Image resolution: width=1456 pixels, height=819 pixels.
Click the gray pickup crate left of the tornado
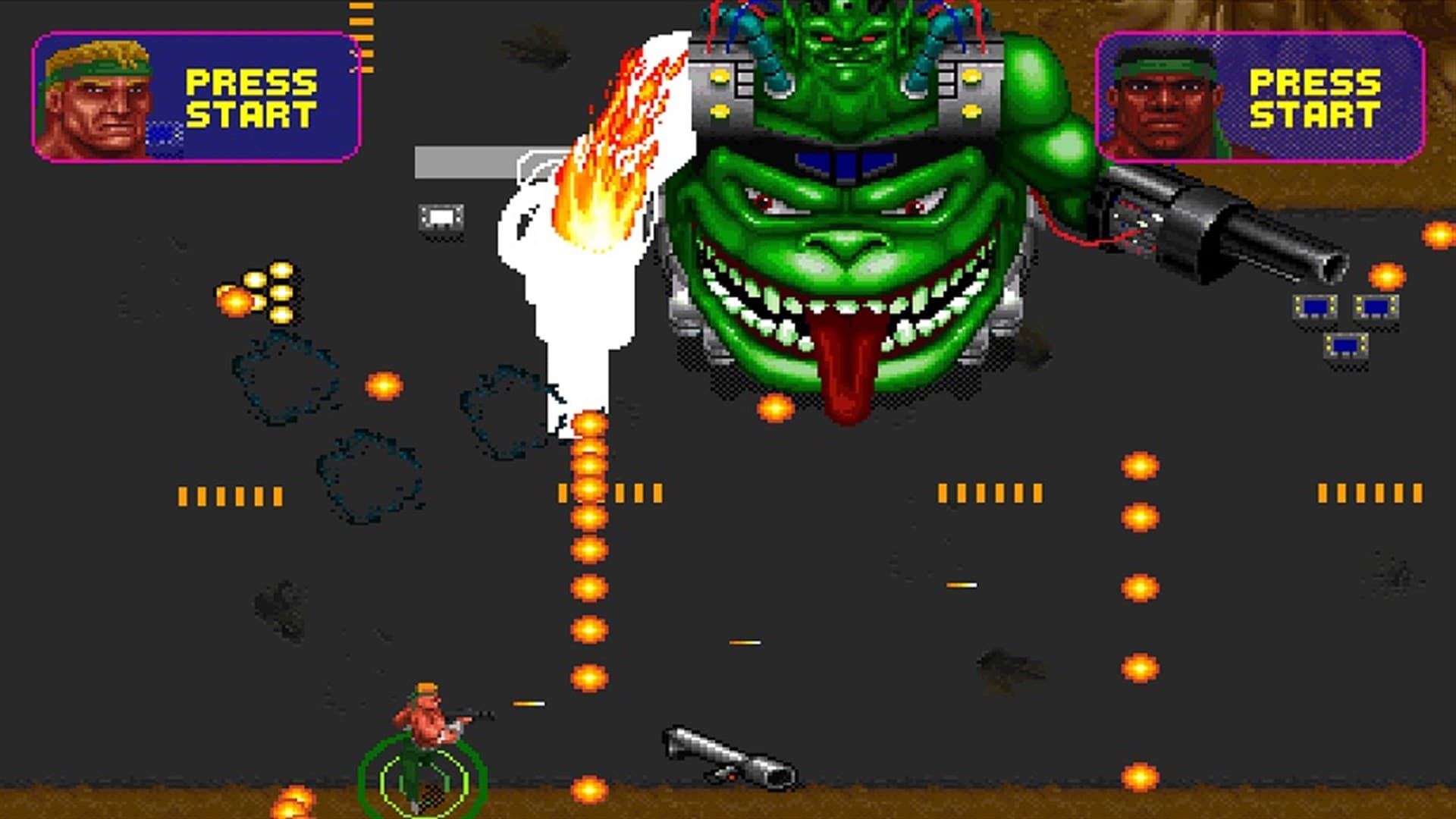point(440,218)
